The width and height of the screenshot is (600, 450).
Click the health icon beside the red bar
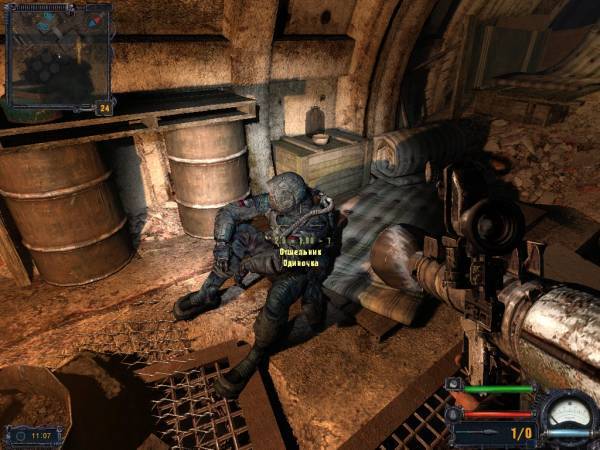pyautogui.click(x=454, y=413)
